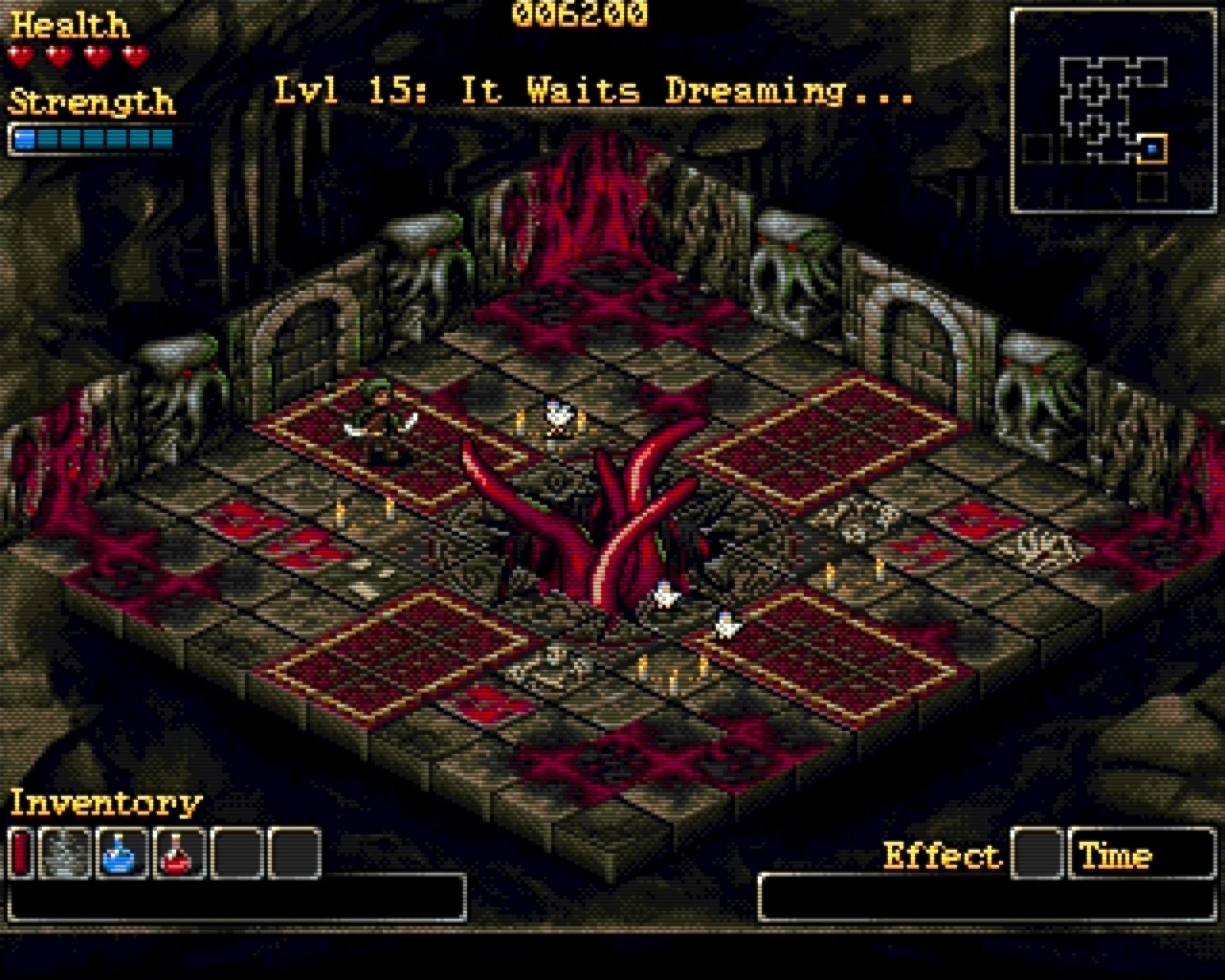Select the blue potion inventory slot
The image size is (1225, 980).
(122, 853)
